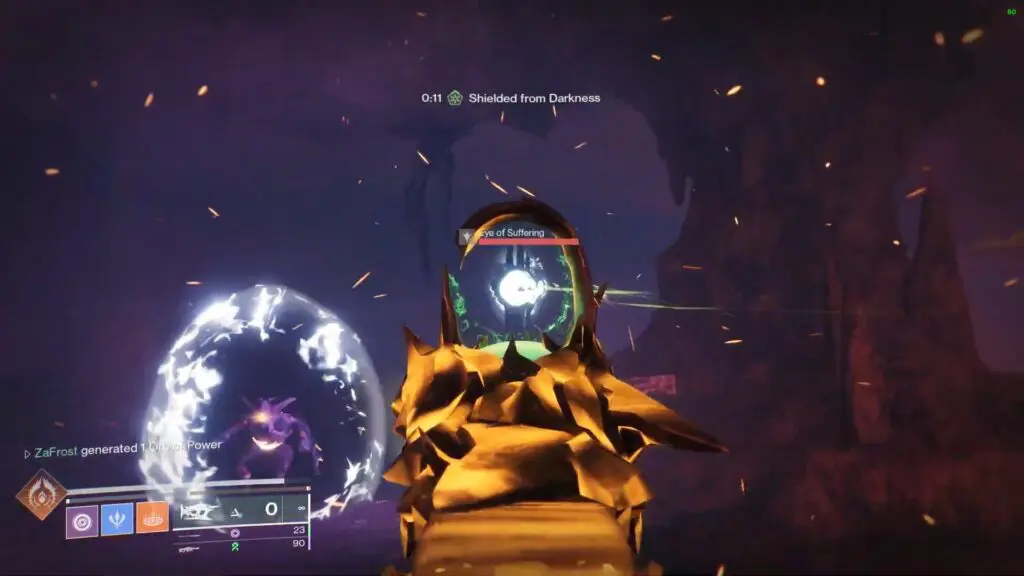Select the purple grenade ability icon
Screen dimensions: 1024x576
click(82, 520)
